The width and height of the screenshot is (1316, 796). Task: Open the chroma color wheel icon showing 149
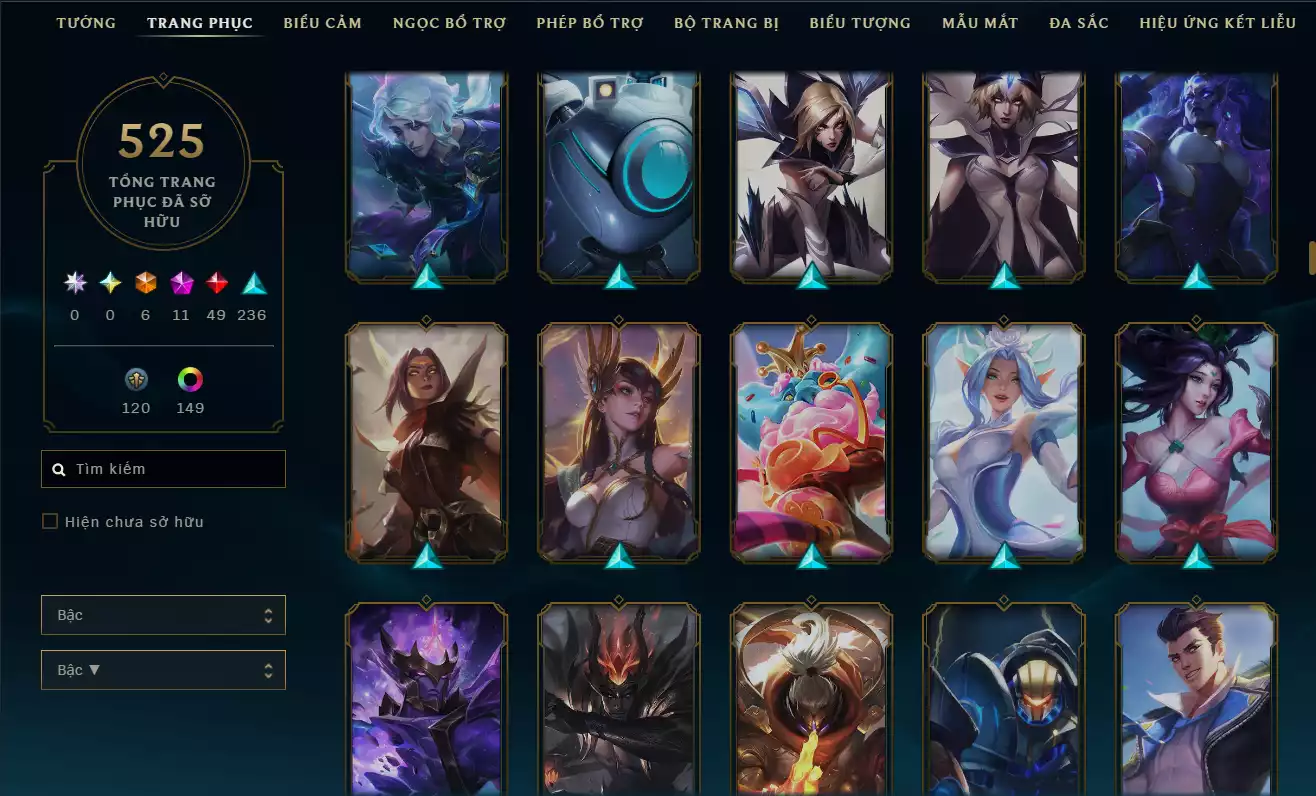(190, 379)
